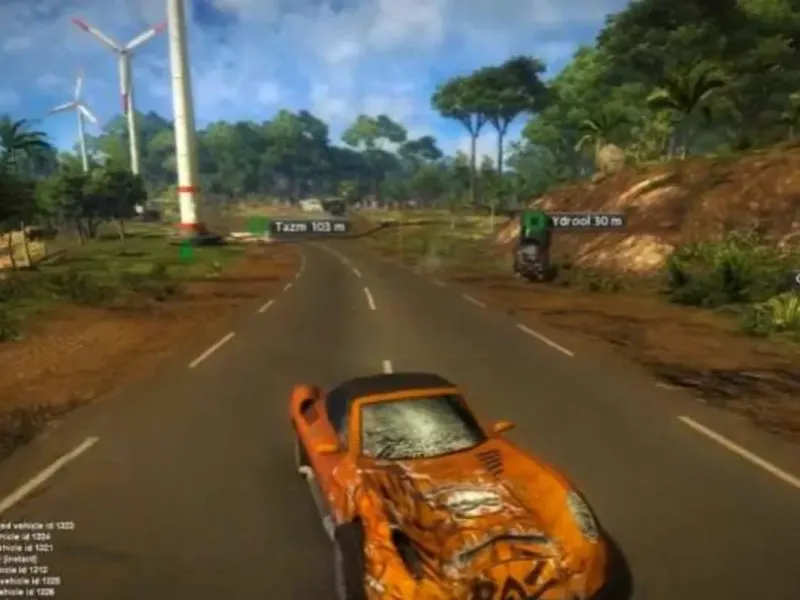Select the Ydrool player name tag

click(x=586, y=221)
